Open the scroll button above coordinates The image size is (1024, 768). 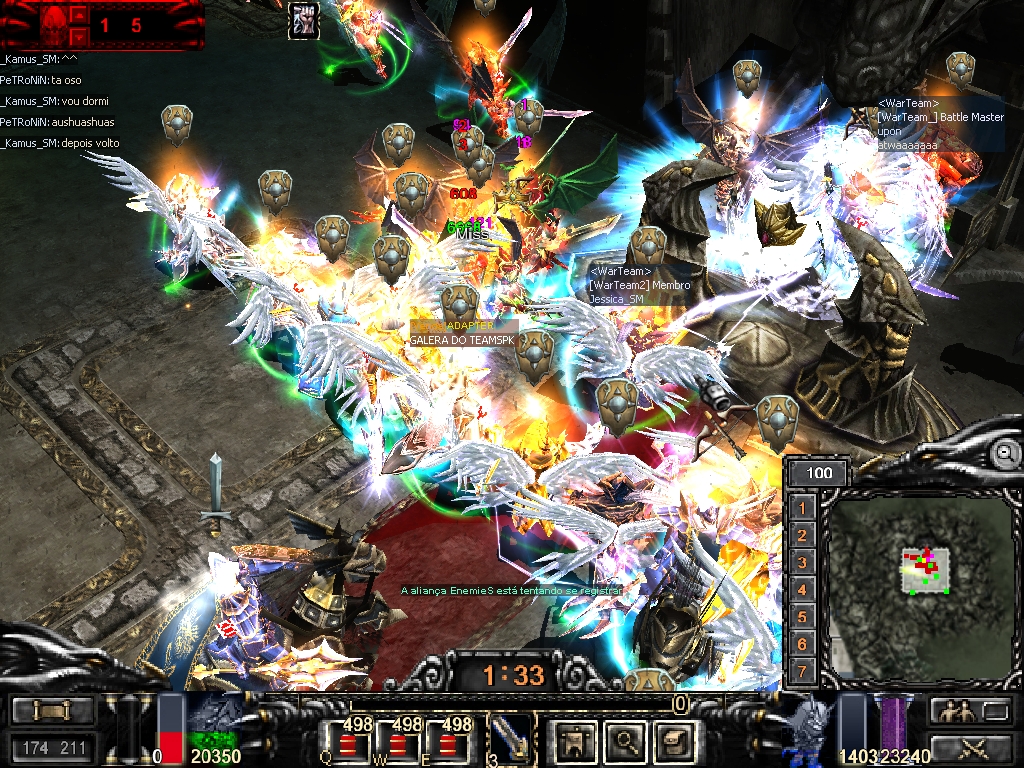click(x=52, y=711)
